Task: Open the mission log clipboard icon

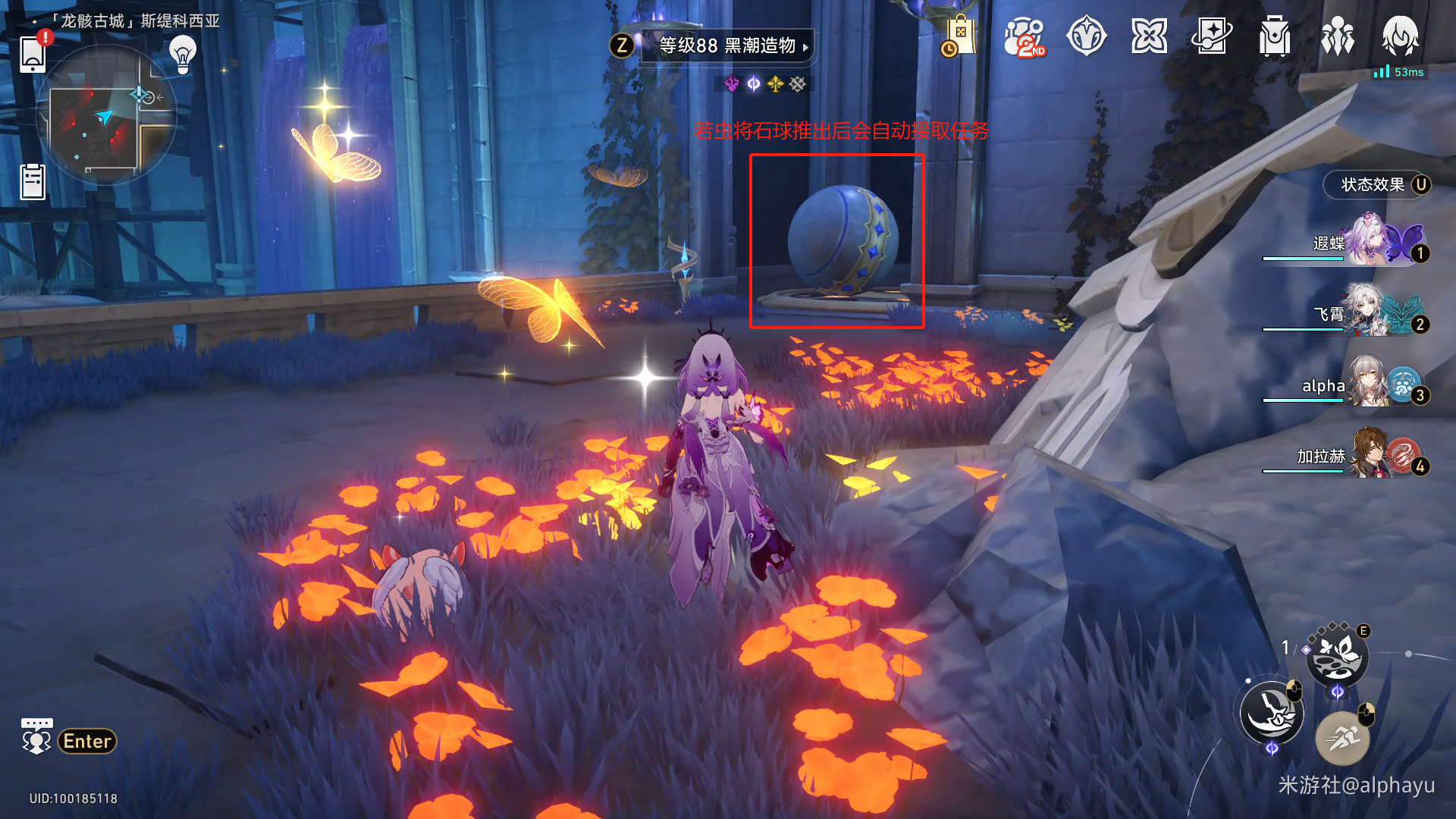Action: coord(33,182)
